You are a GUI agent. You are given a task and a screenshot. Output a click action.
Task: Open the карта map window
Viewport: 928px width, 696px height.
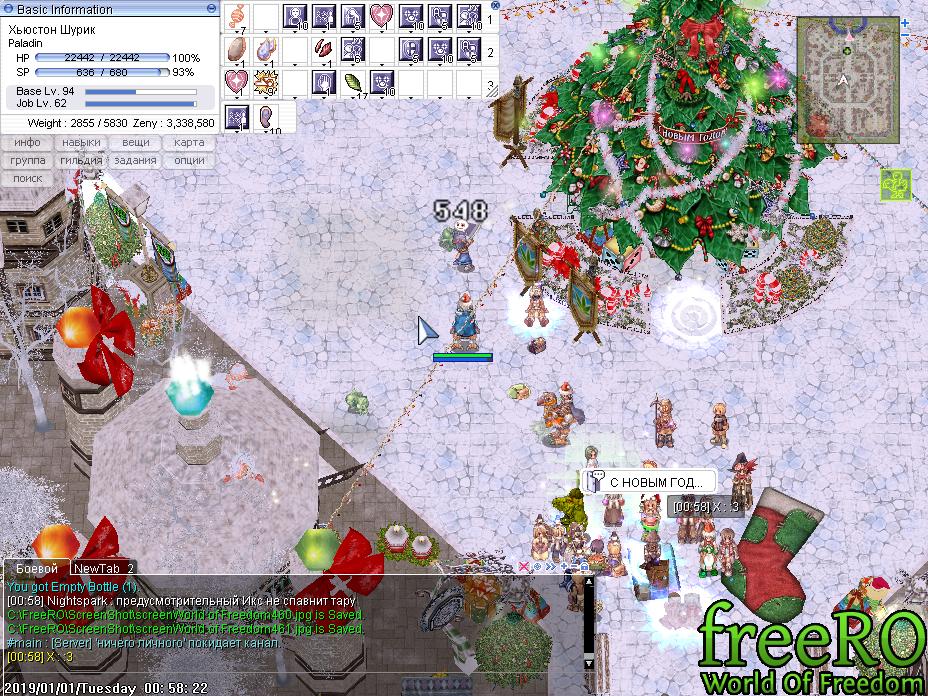click(189, 142)
